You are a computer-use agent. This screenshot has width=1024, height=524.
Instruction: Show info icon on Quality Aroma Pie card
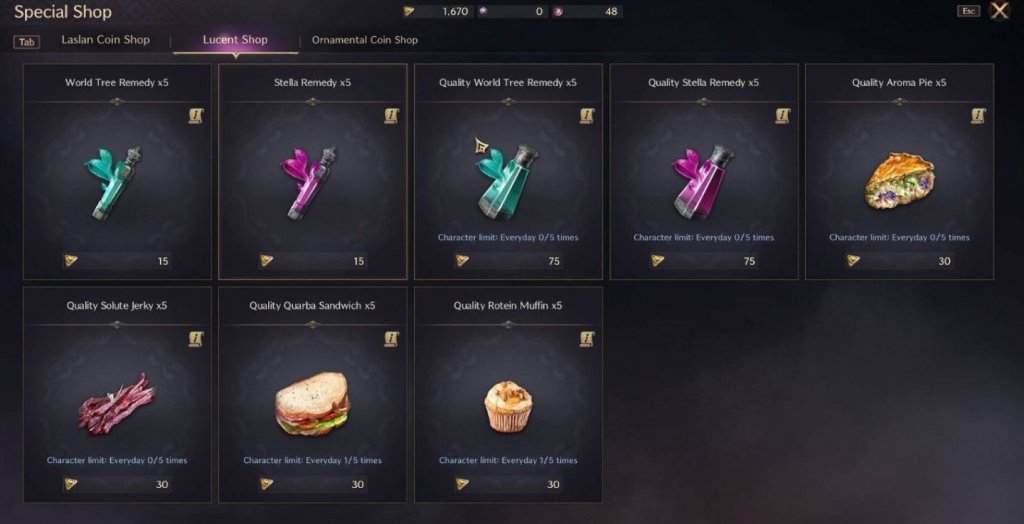(x=978, y=117)
